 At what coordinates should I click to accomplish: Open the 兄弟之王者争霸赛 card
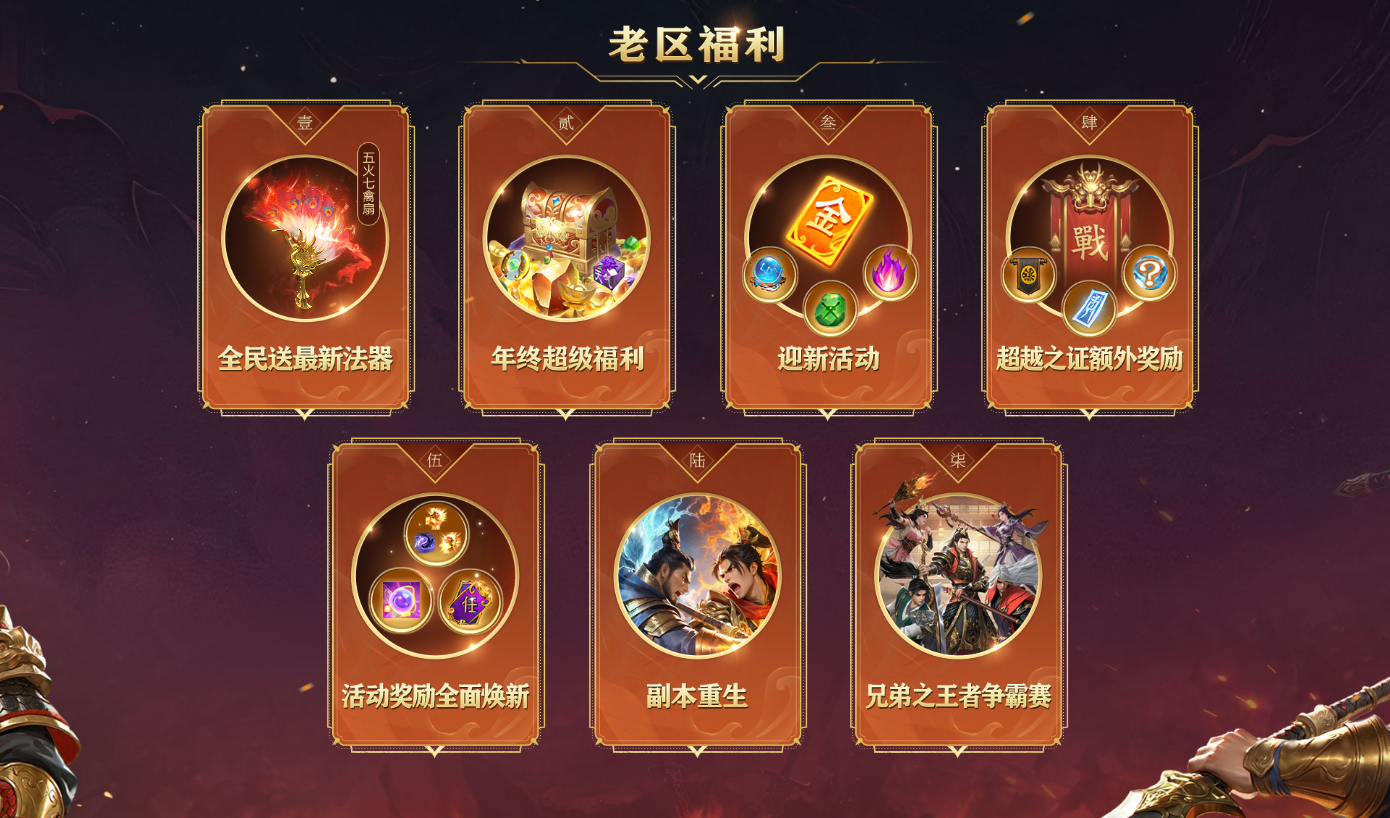958,596
